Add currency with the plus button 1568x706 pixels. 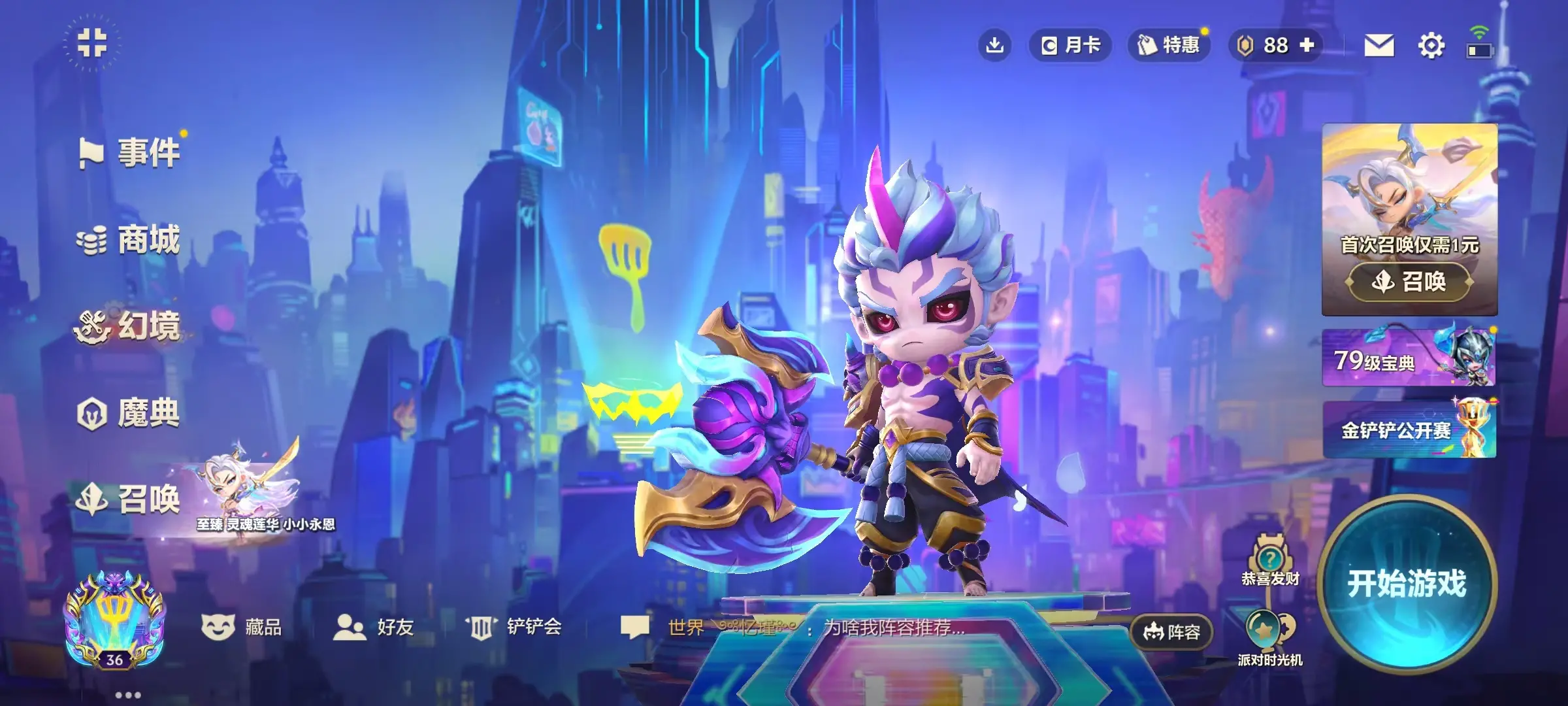pos(1307,45)
